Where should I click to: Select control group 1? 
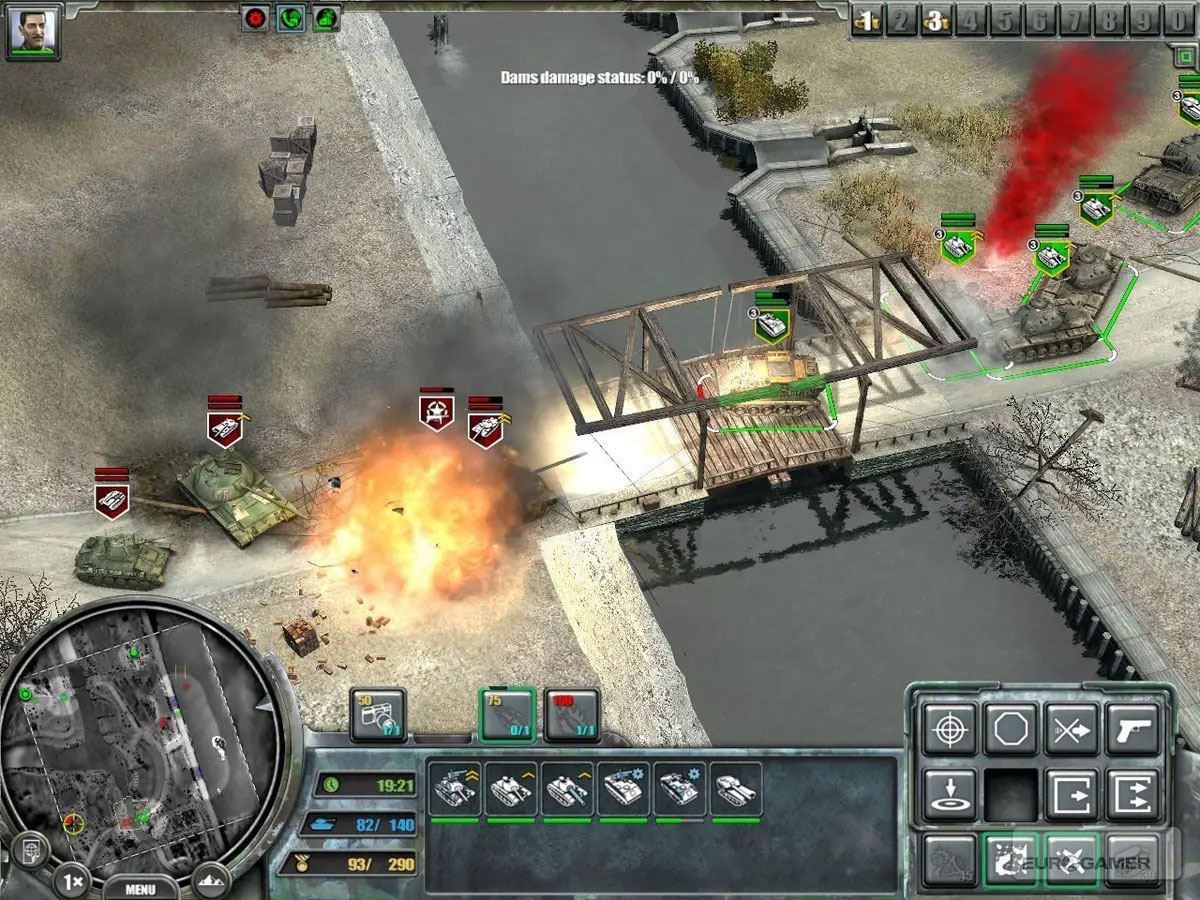click(868, 21)
